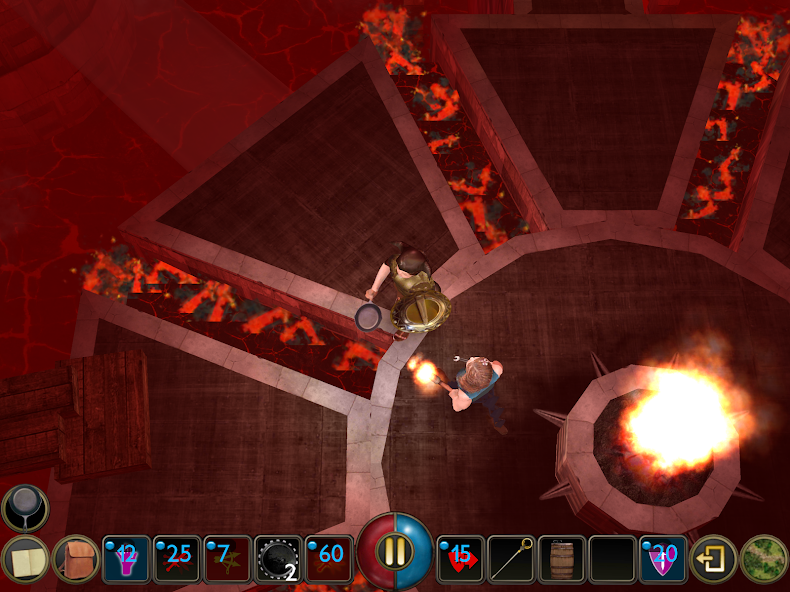790x592 pixels.
Task: Click the yellow exit arrow button
Action: point(714,559)
